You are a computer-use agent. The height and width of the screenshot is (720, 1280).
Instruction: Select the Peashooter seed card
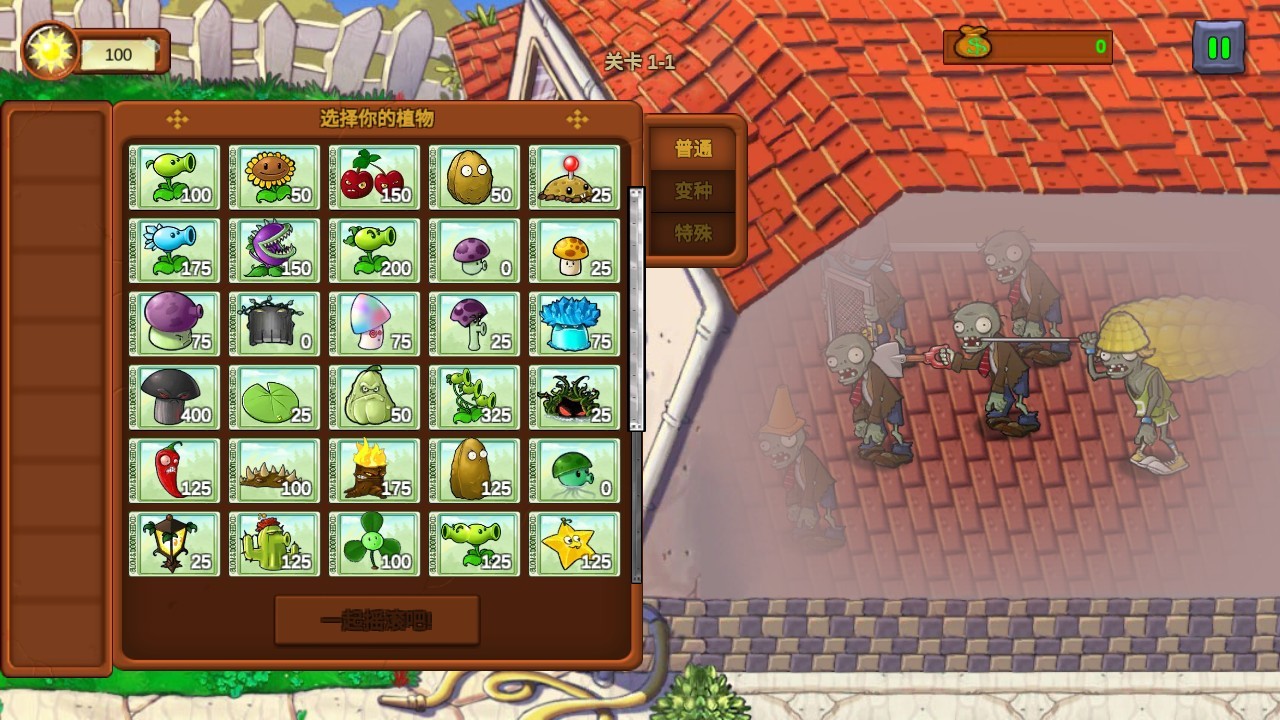click(174, 177)
